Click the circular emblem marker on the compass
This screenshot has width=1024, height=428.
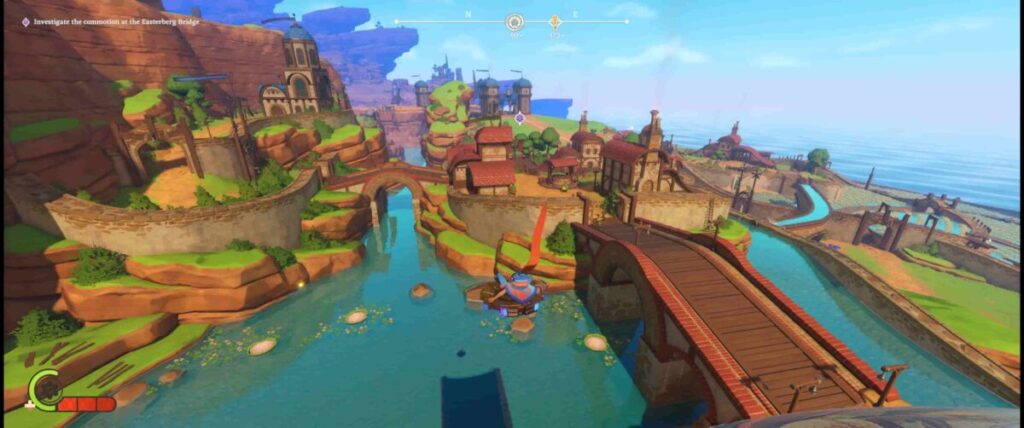(515, 21)
